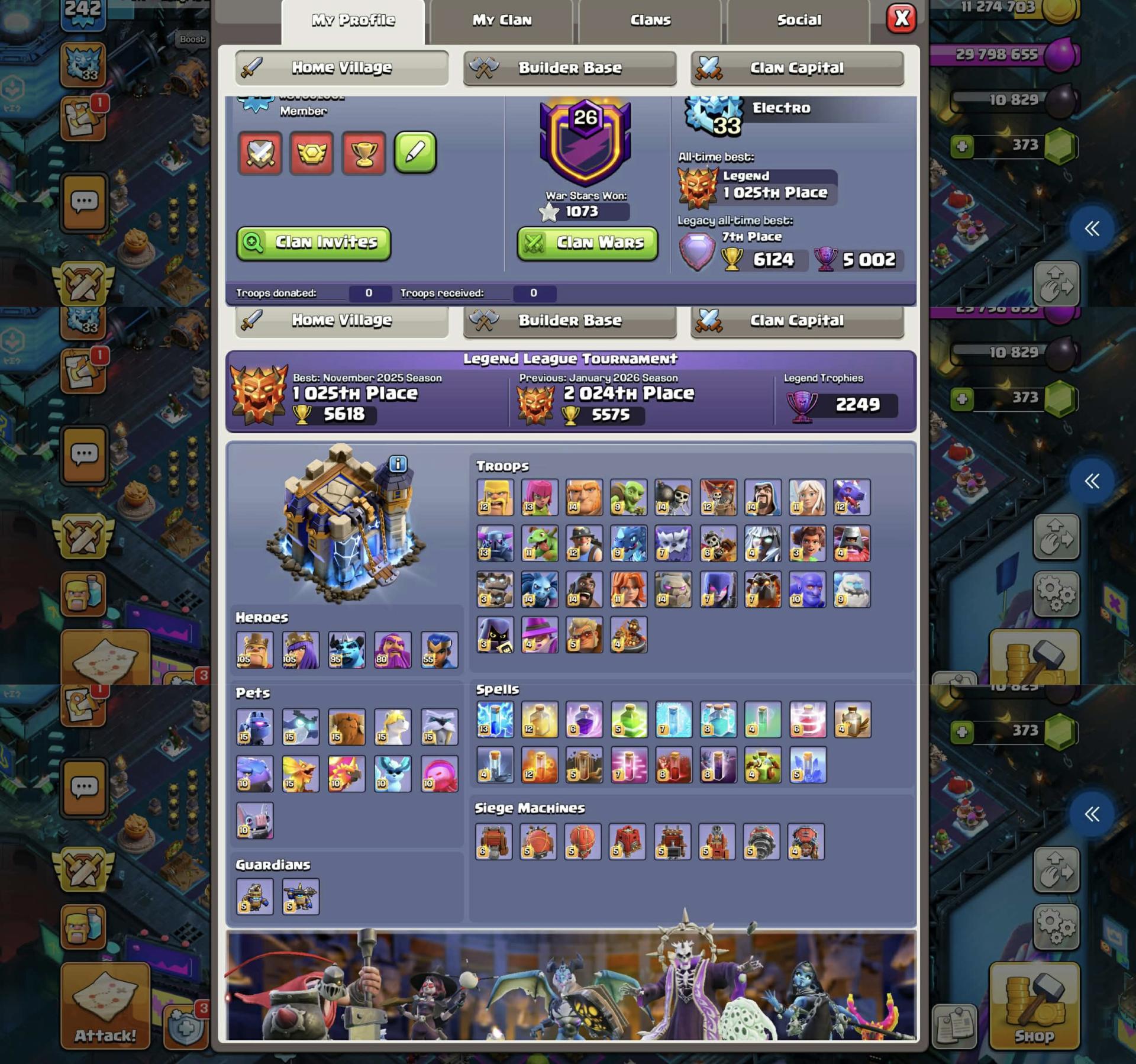Collapse the side panel with the chevron arrow
The image size is (1136, 1064).
click(x=1092, y=230)
